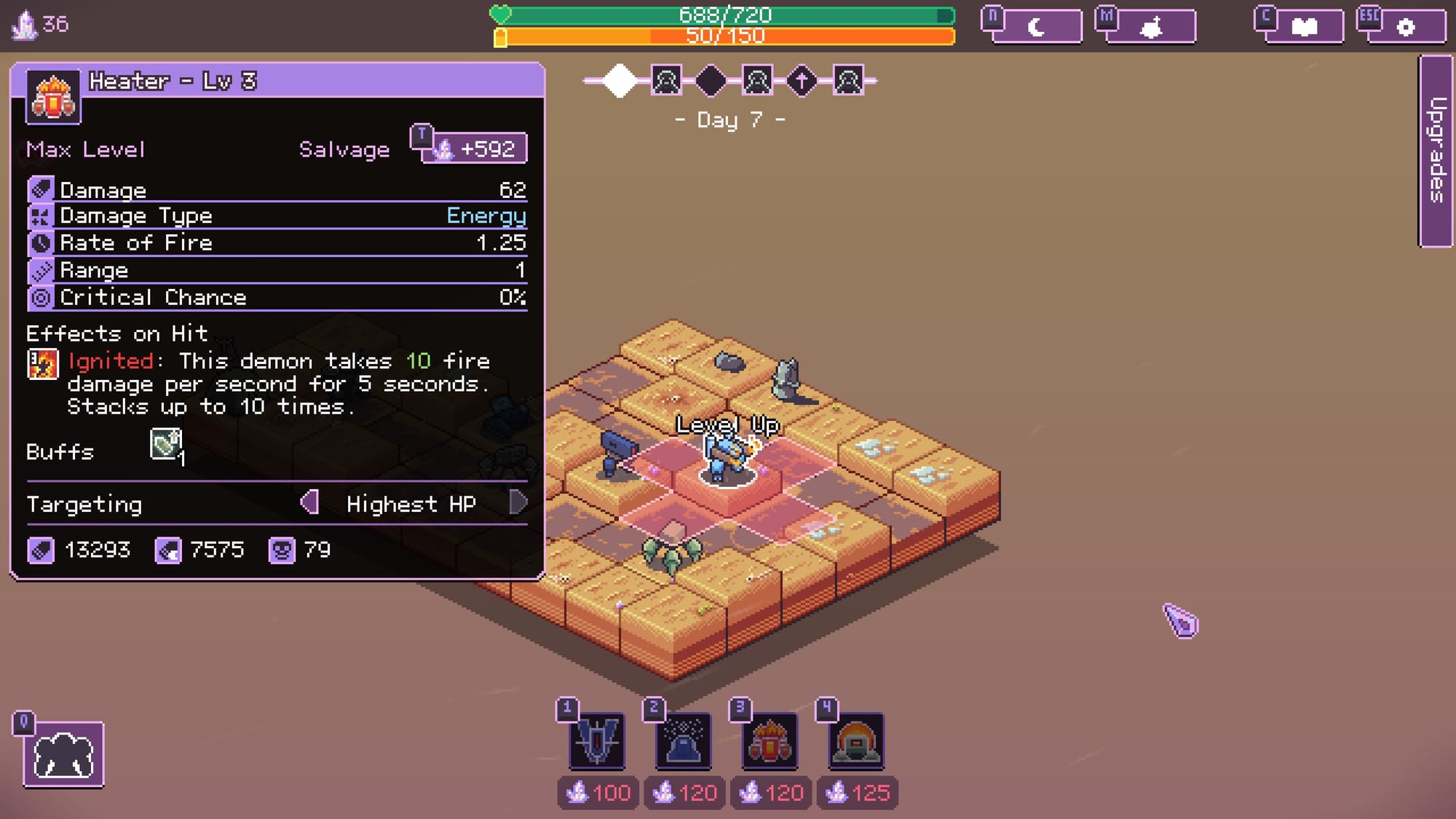Open the island expansion map button
Image resolution: width=1456 pixels, height=819 pixels.
(x=1152, y=27)
